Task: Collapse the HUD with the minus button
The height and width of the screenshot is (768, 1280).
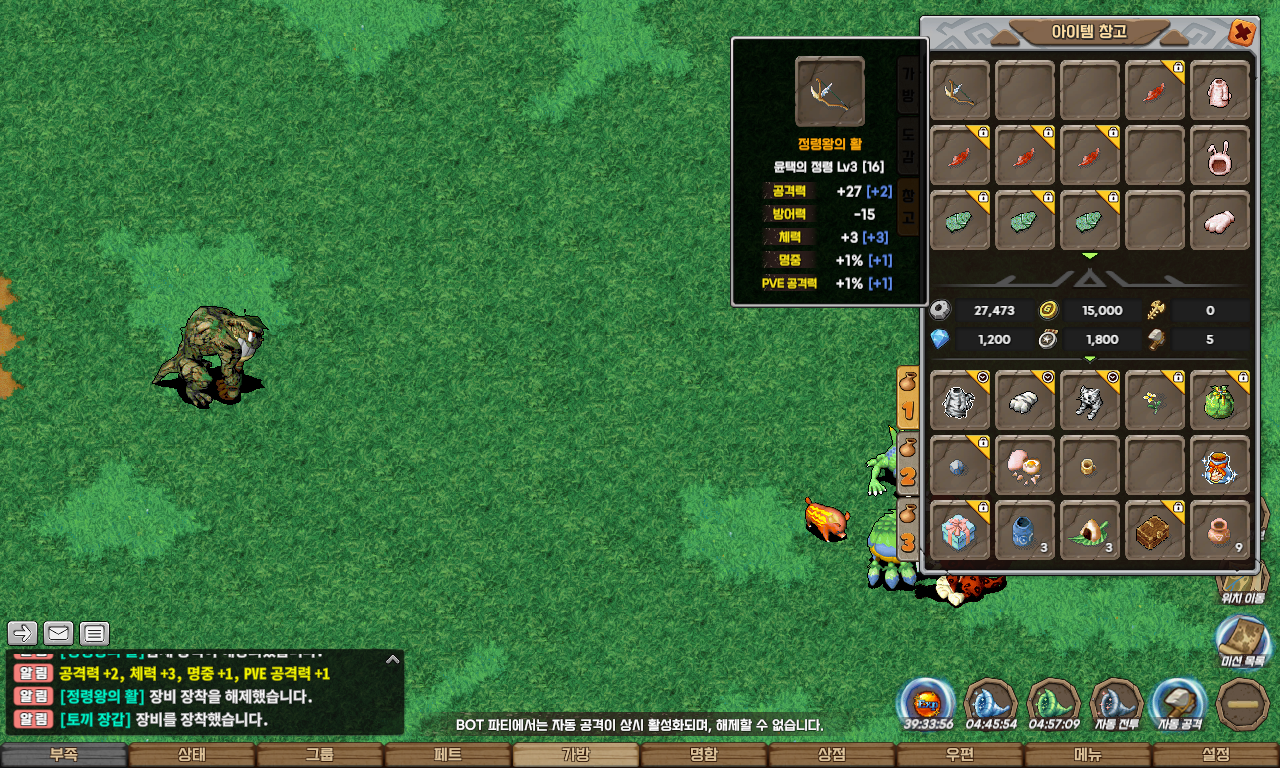Action: click(1243, 704)
